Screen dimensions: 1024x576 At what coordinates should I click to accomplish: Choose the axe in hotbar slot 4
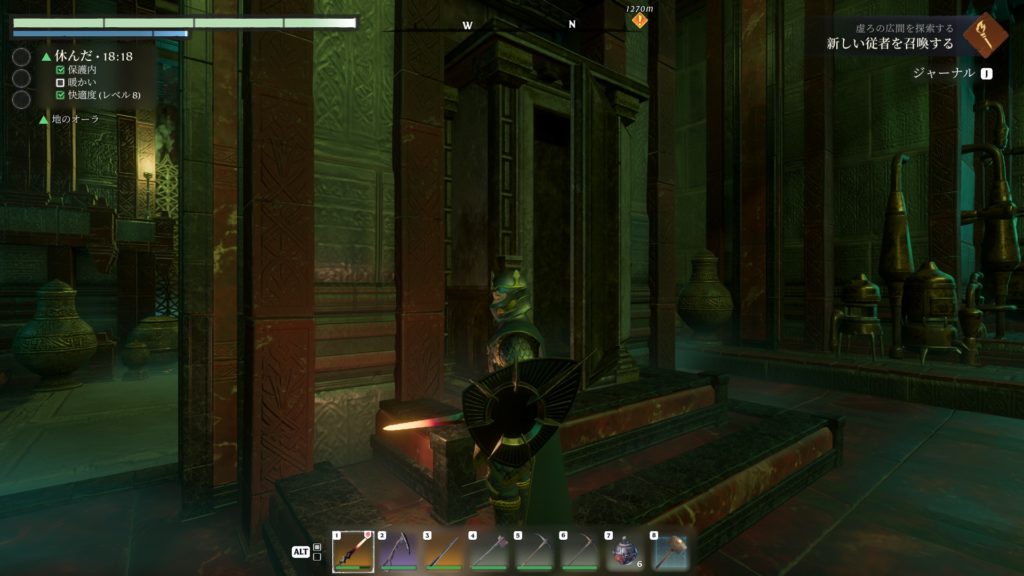coord(490,552)
